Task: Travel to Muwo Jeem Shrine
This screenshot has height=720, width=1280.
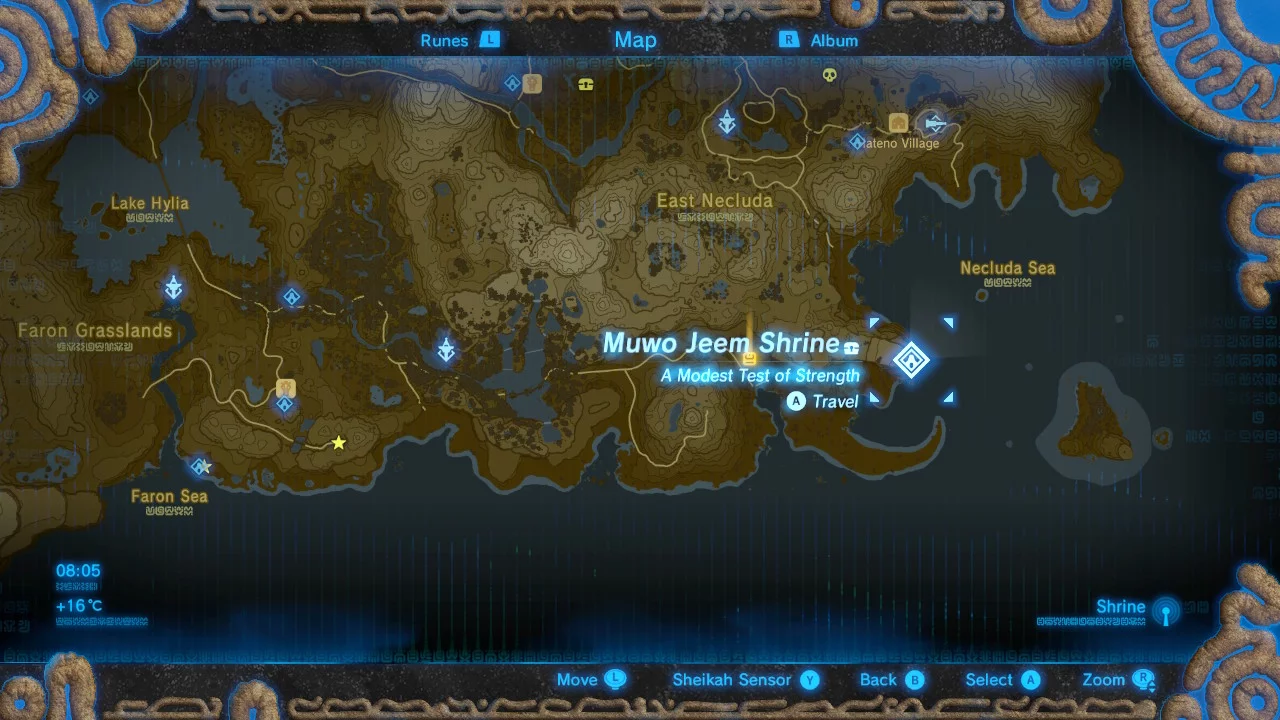Action: click(822, 401)
